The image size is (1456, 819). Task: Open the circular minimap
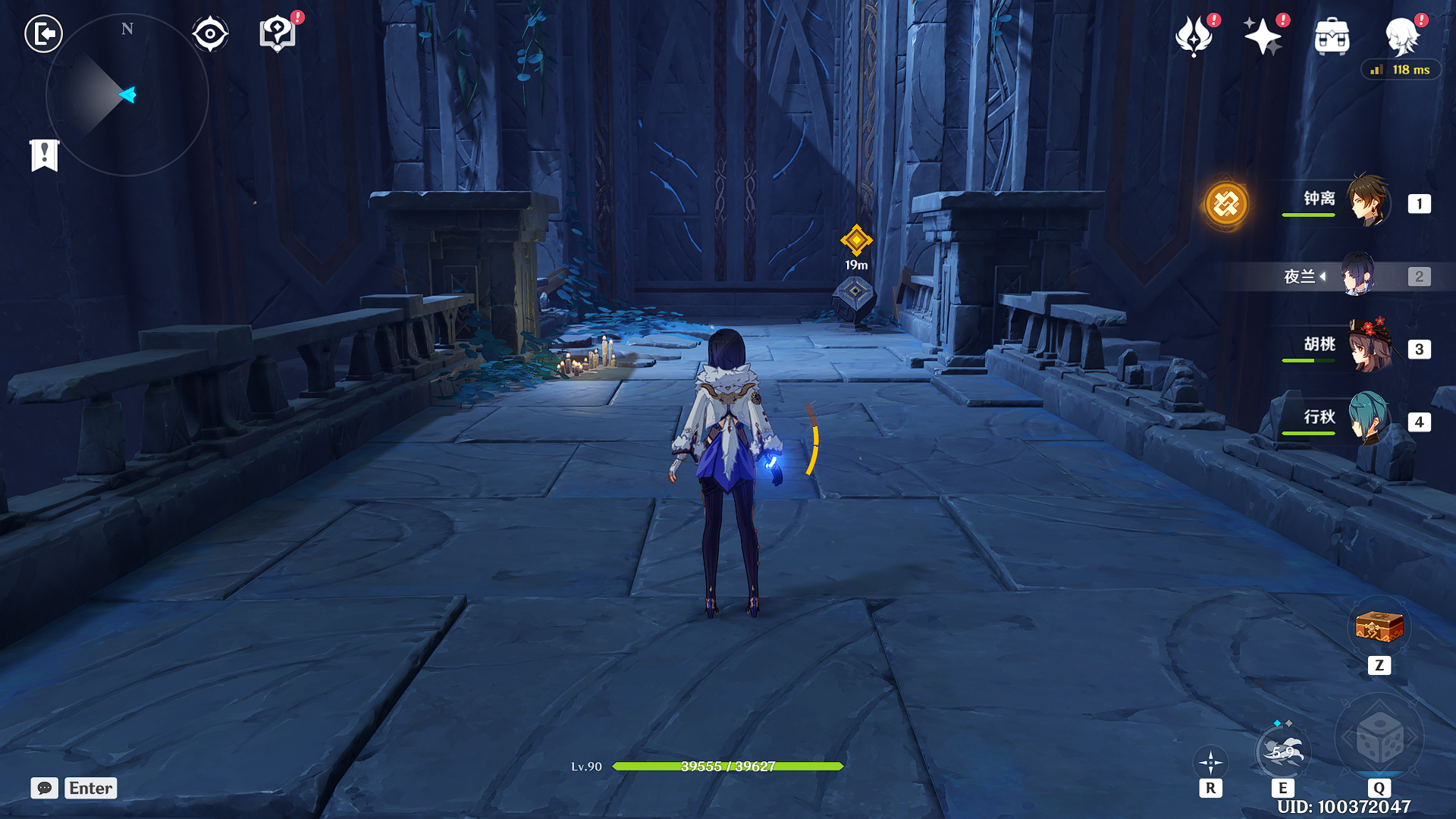pyautogui.click(x=127, y=96)
